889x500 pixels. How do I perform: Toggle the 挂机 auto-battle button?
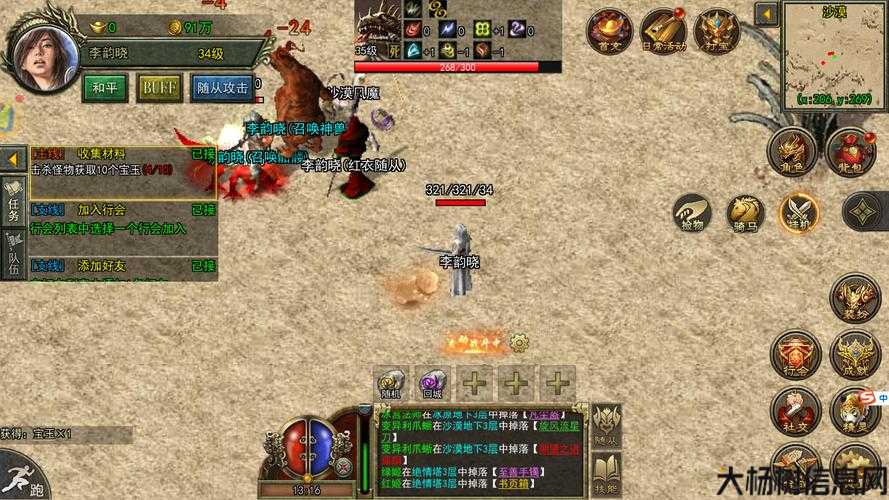coord(799,212)
